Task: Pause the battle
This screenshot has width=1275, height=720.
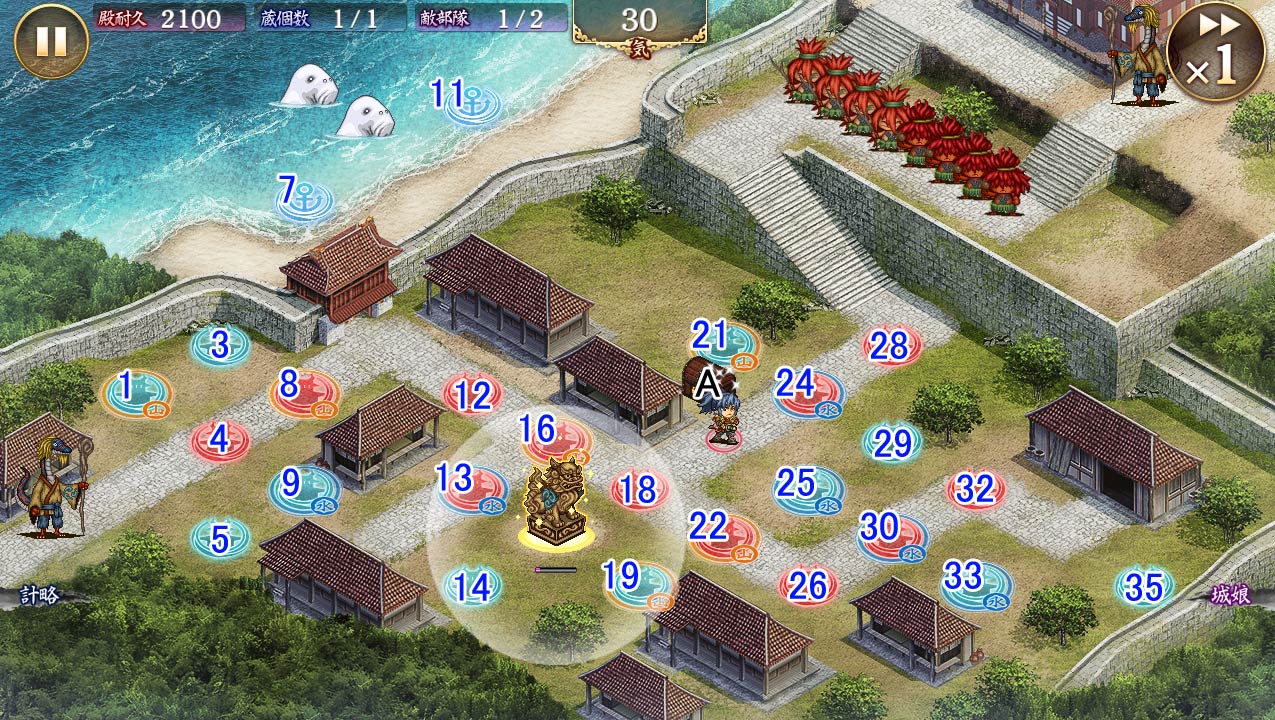Action: click(51, 41)
